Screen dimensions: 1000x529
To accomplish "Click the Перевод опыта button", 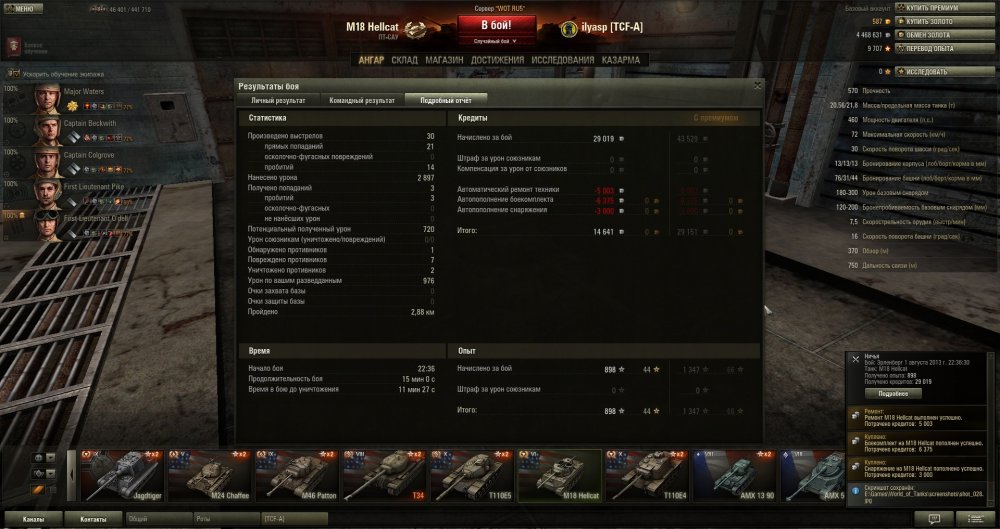I will tap(938, 47).
